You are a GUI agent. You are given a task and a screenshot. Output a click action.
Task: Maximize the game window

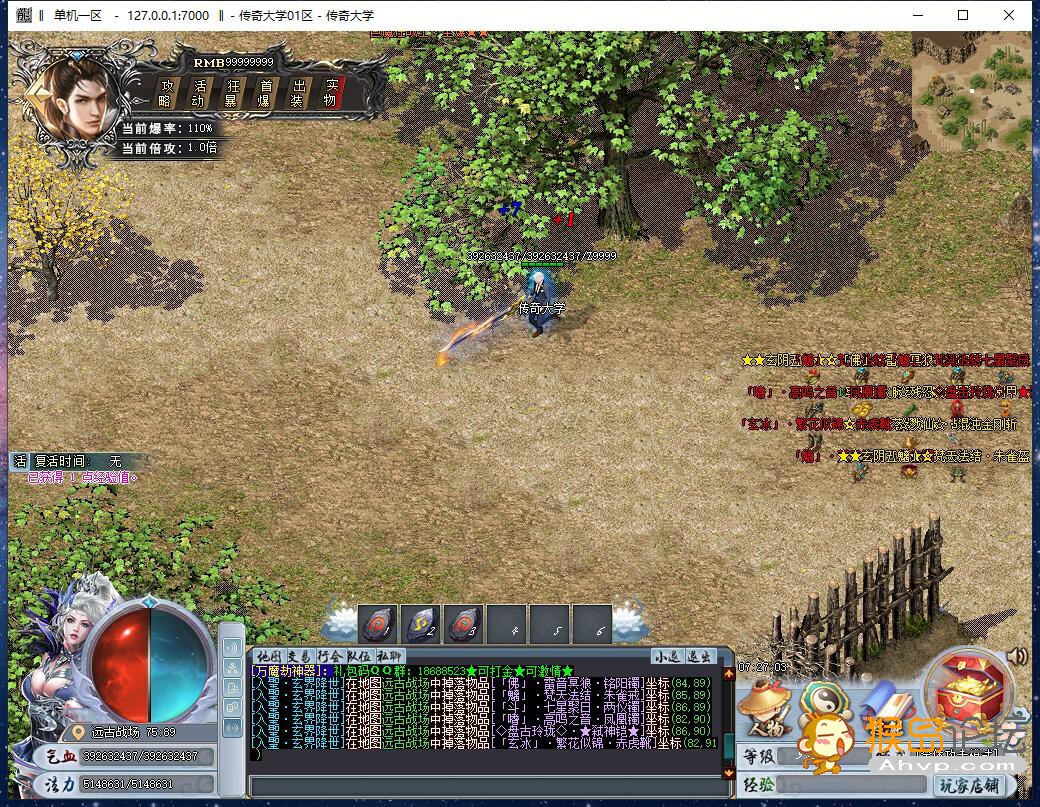pos(963,15)
